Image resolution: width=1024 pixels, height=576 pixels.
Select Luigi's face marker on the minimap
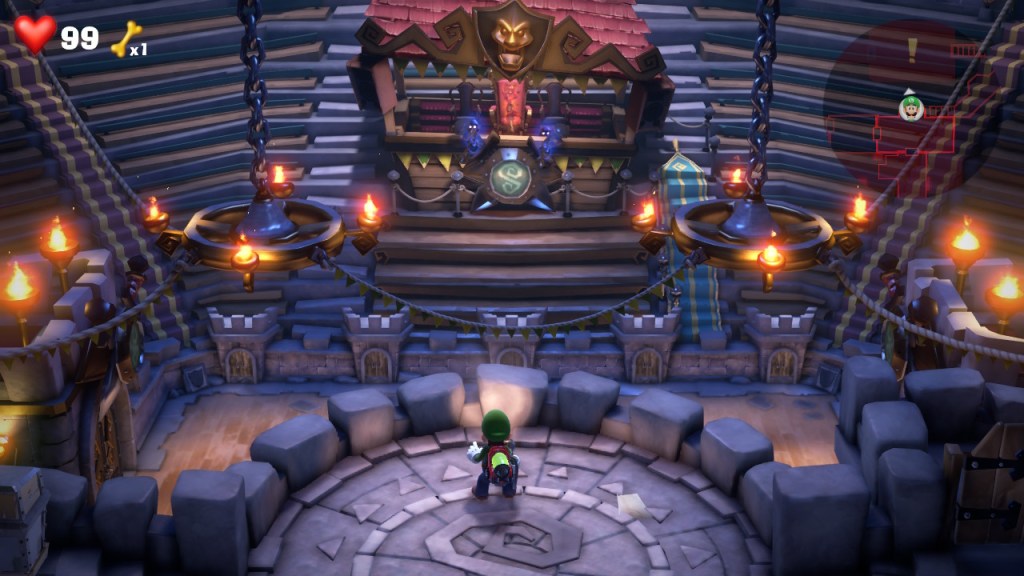click(x=910, y=105)
